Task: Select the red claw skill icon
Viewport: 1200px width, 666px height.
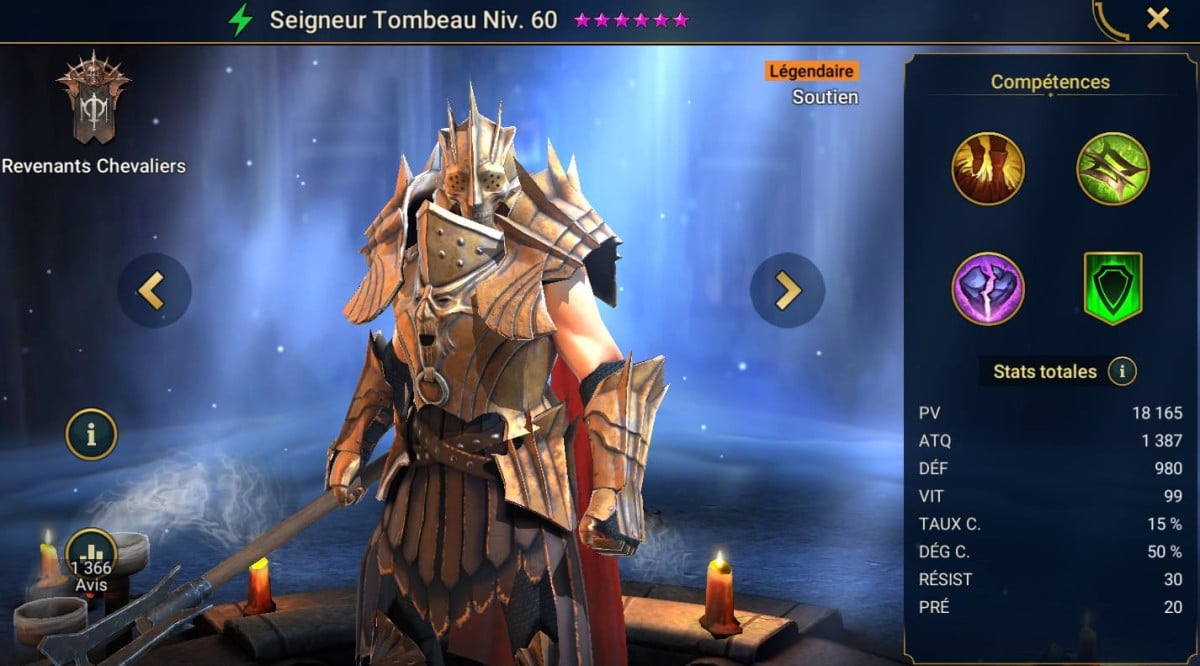Action: coord(988,168)
